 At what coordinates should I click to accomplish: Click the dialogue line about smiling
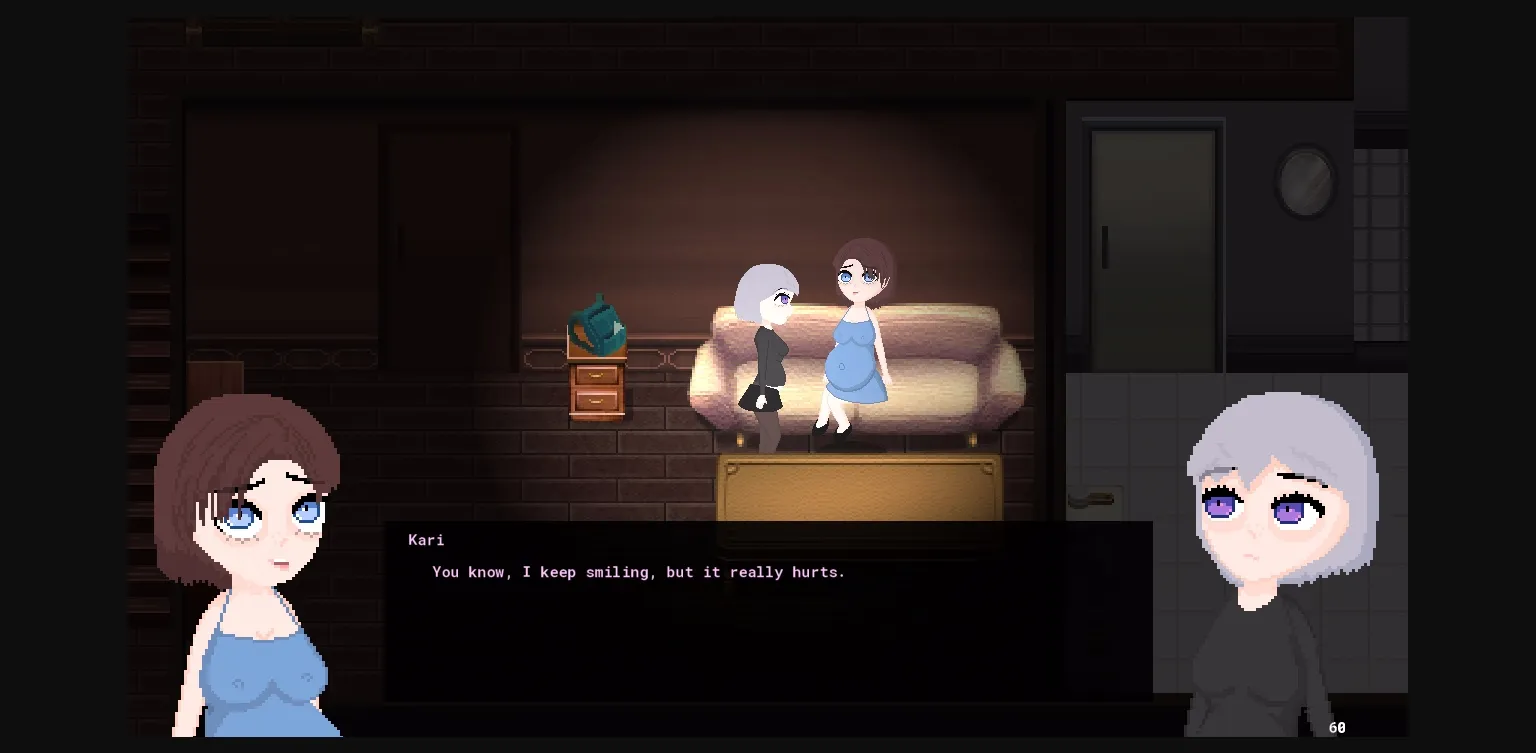[x=637, y=572]
